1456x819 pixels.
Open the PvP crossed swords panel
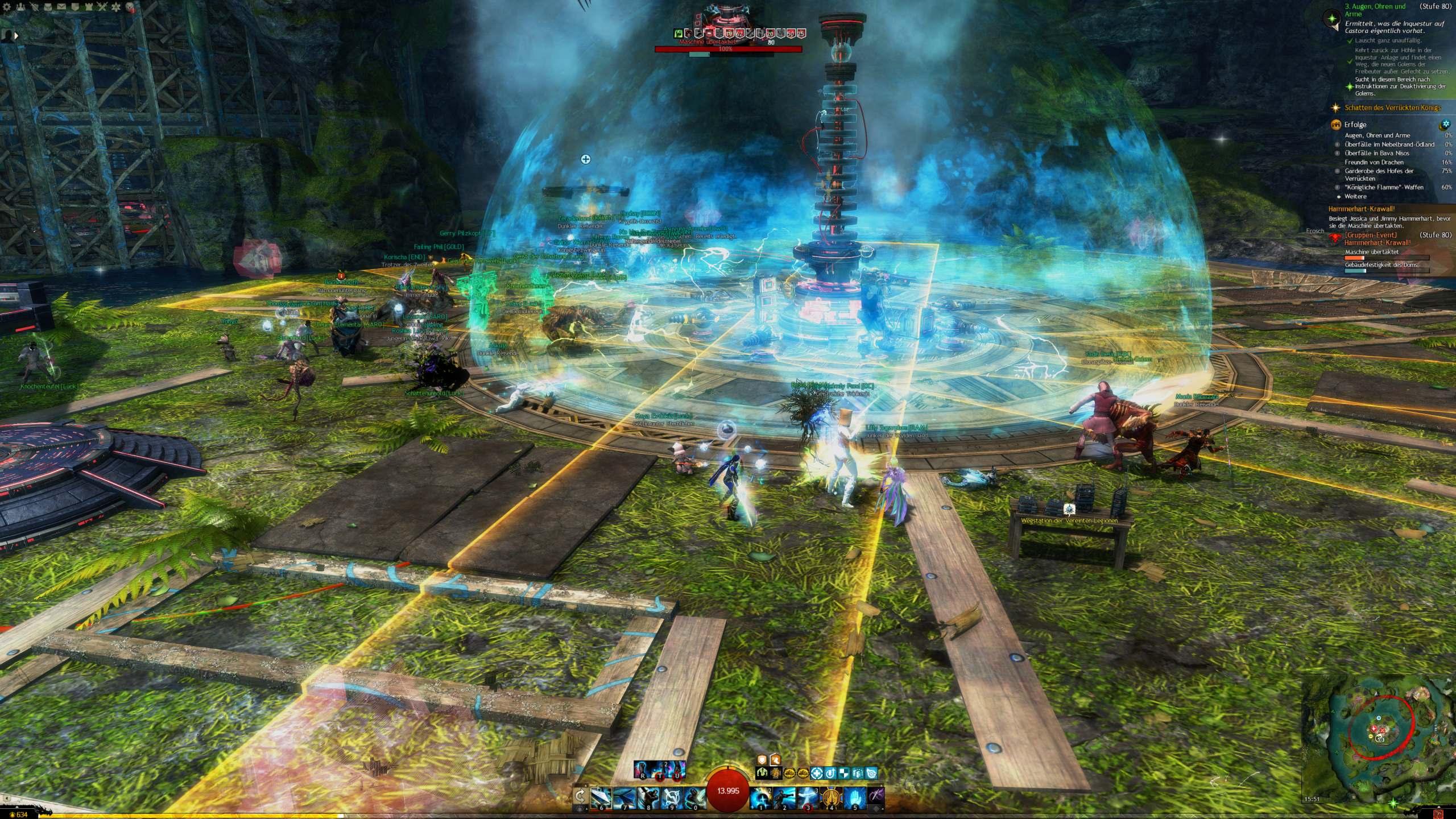click(102, 7)
